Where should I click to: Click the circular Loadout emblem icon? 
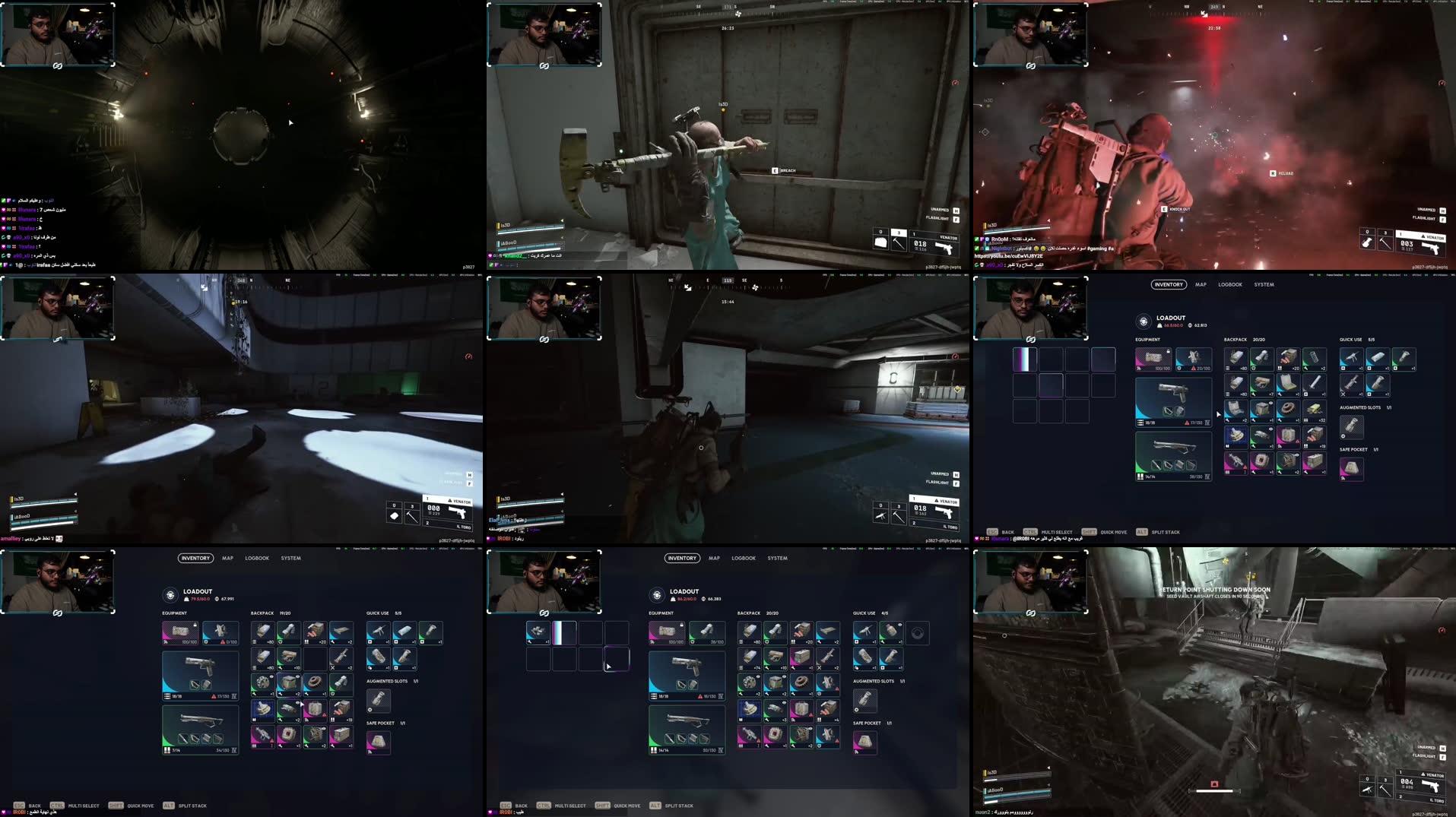[1144, 321]
